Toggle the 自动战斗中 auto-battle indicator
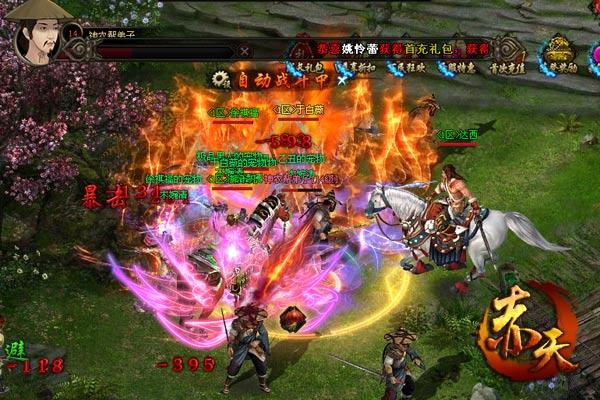 click(261, 77)
